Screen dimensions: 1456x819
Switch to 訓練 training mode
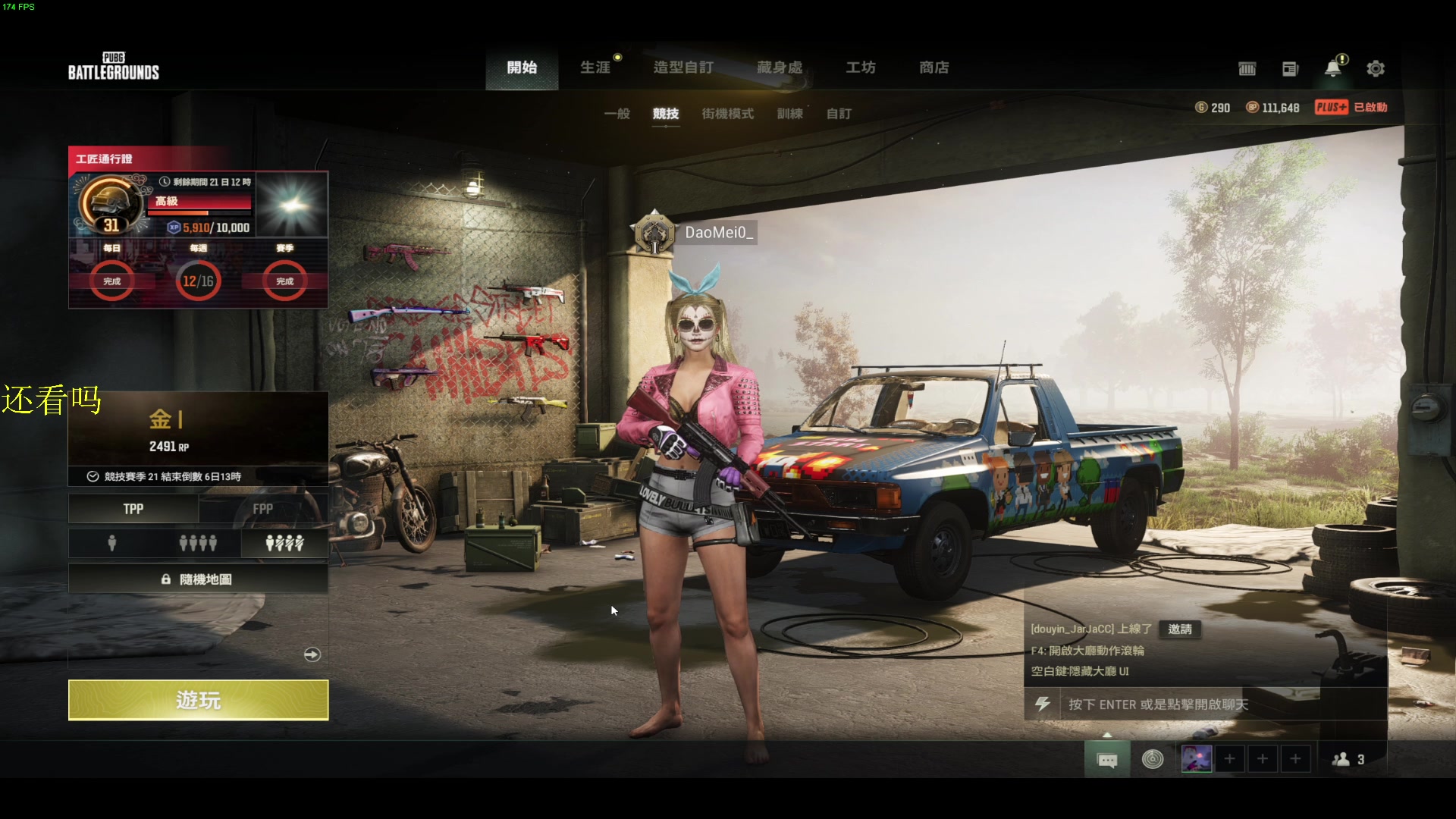coord(789,114)
